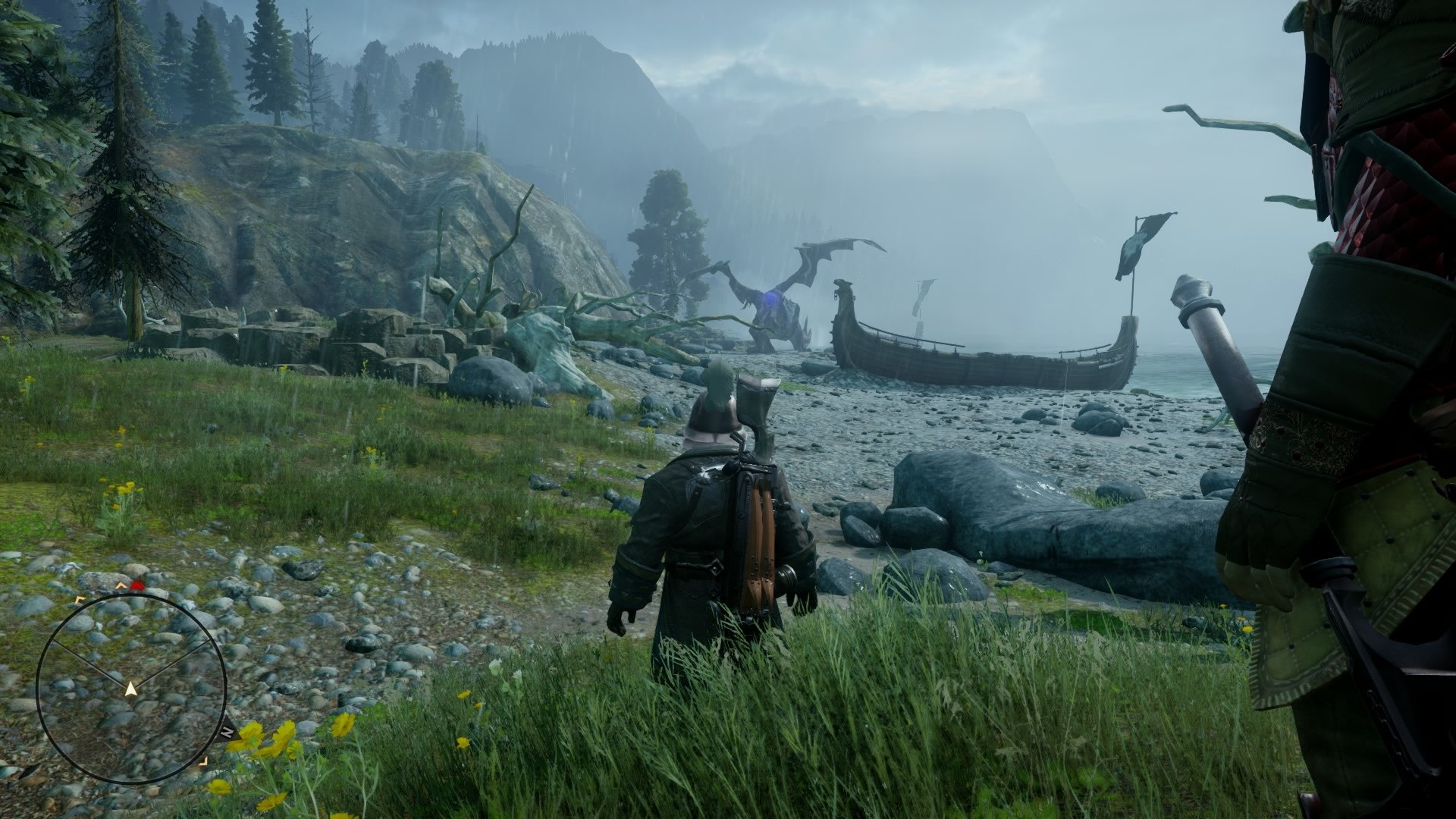1456x819 pixels.
Task: Click the yellow chevron marker left of the compass
Action: click(79, 599)
